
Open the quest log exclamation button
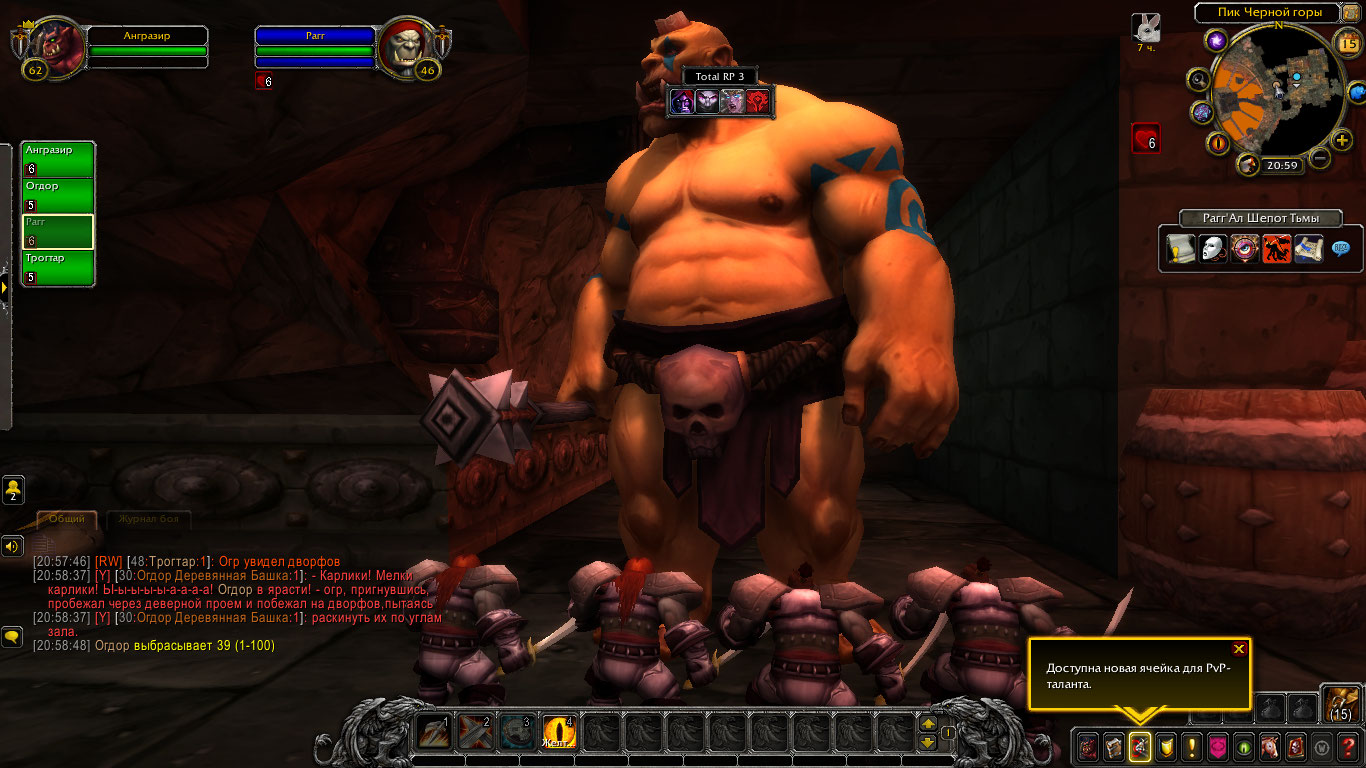click(1191, 746)
